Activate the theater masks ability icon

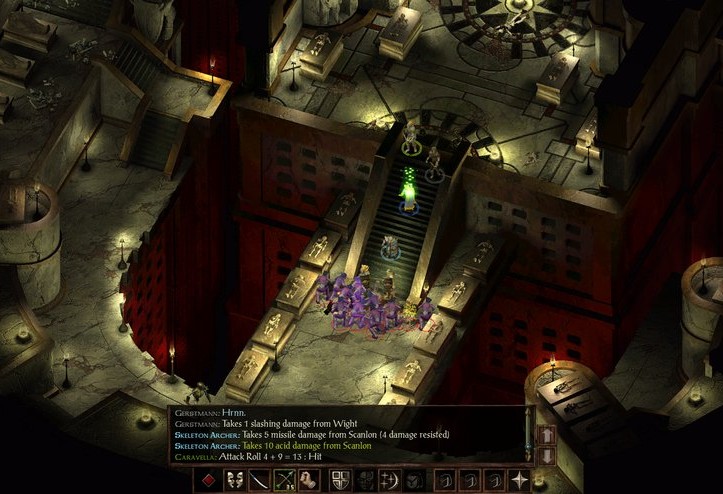point(235,479)
